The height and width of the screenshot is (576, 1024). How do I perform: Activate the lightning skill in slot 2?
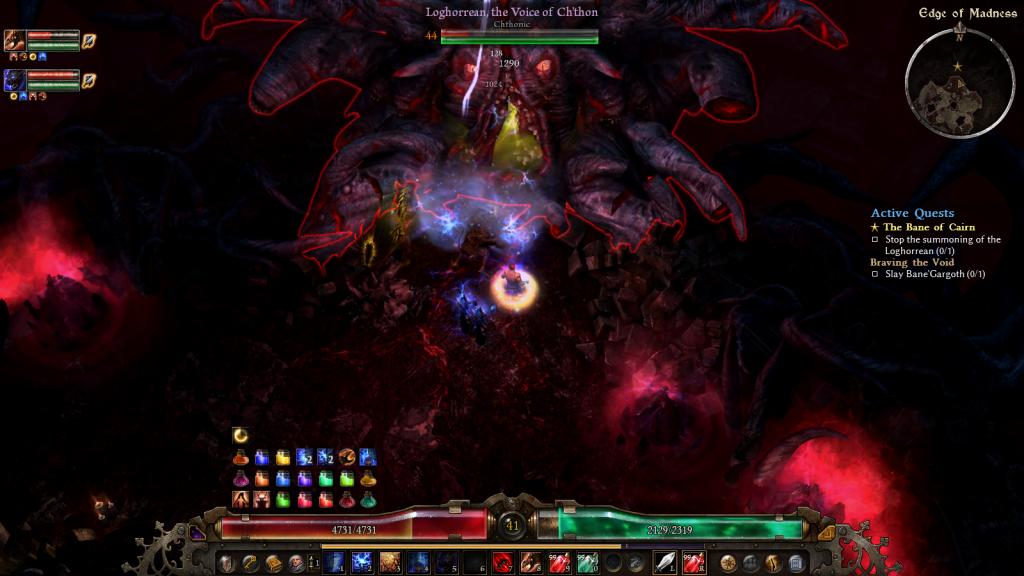click(x=361, y=563)
